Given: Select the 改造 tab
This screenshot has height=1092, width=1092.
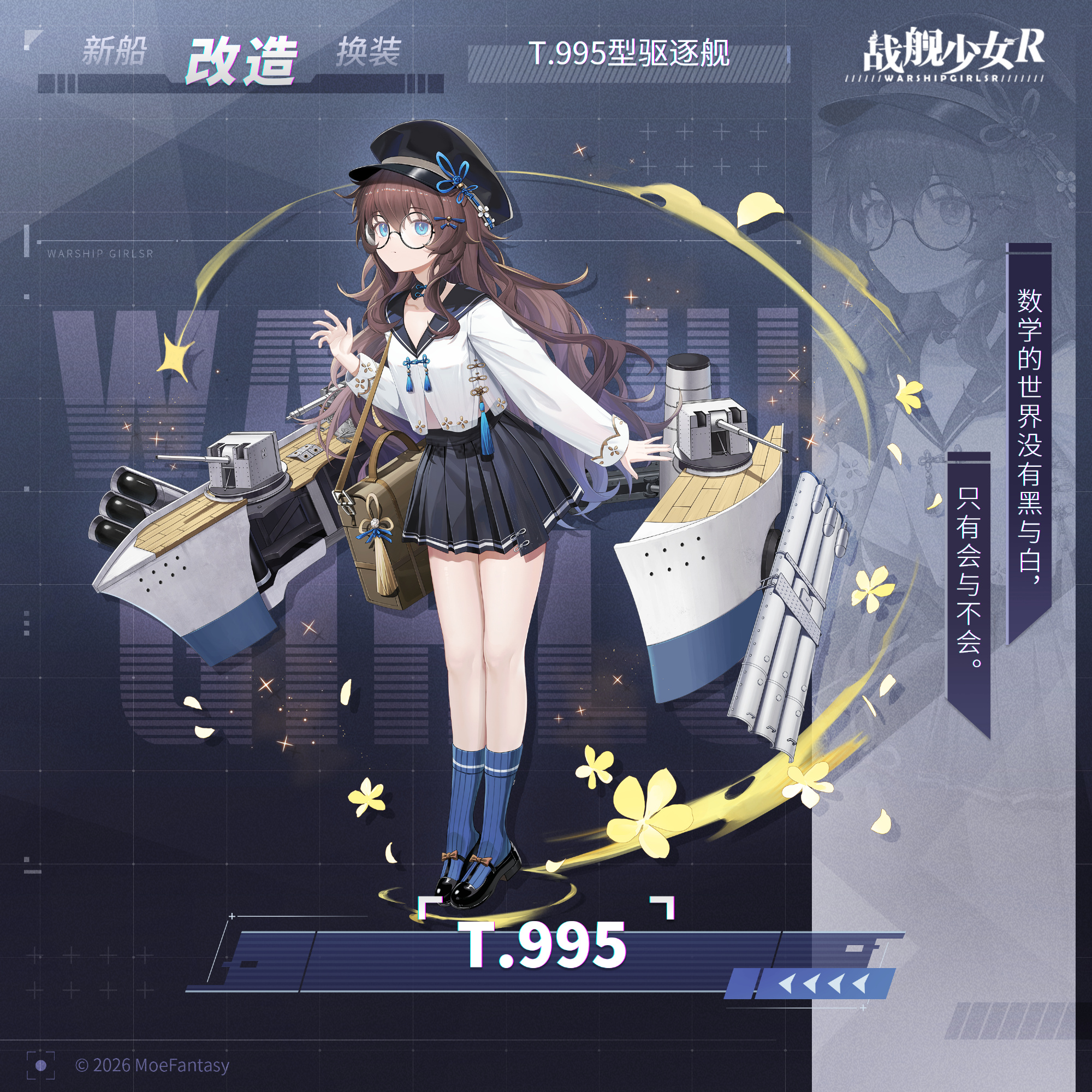Looking at the screenshot, I should click(242, 61).
